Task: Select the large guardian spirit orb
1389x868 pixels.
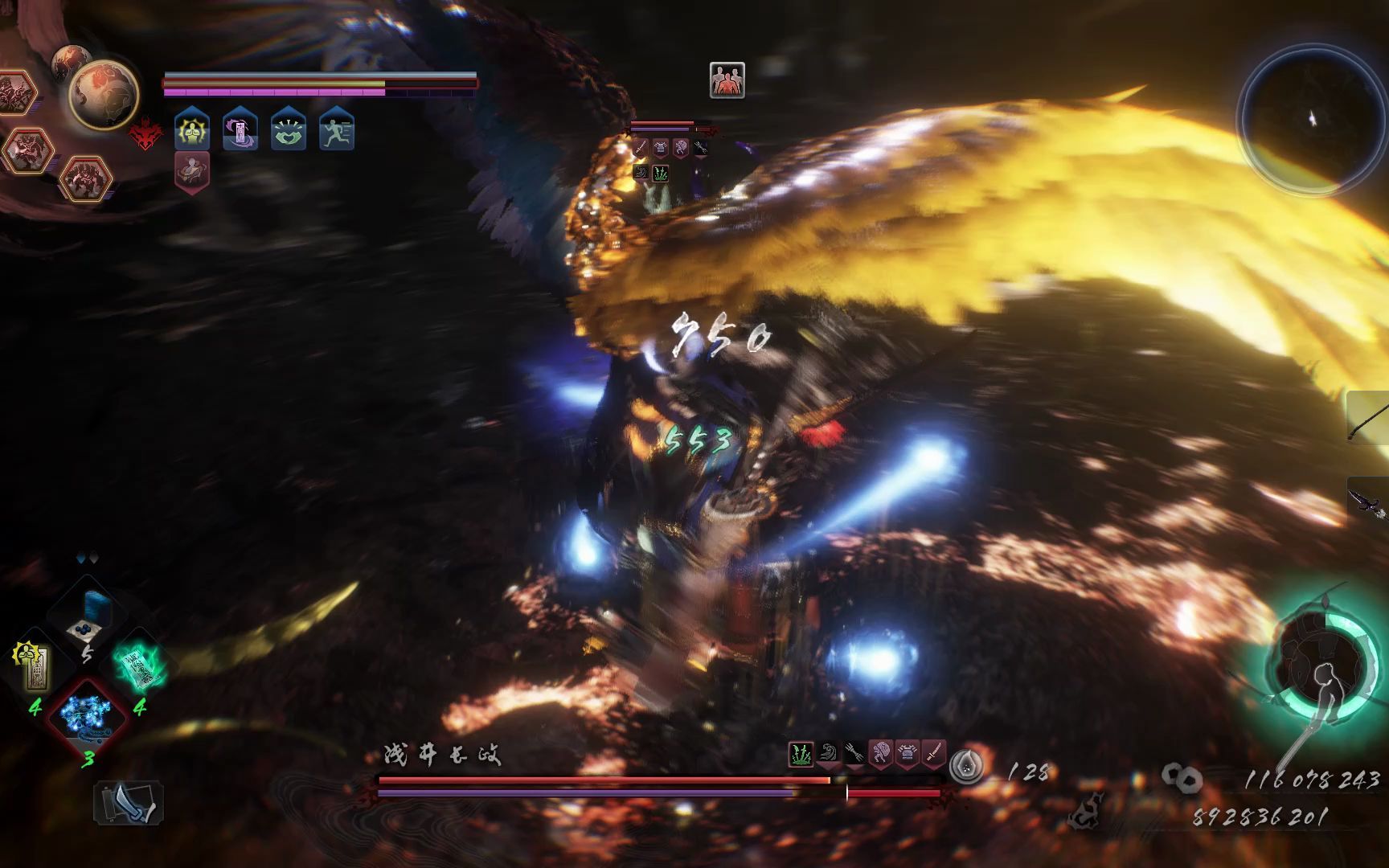Action: tap(104, 94)
